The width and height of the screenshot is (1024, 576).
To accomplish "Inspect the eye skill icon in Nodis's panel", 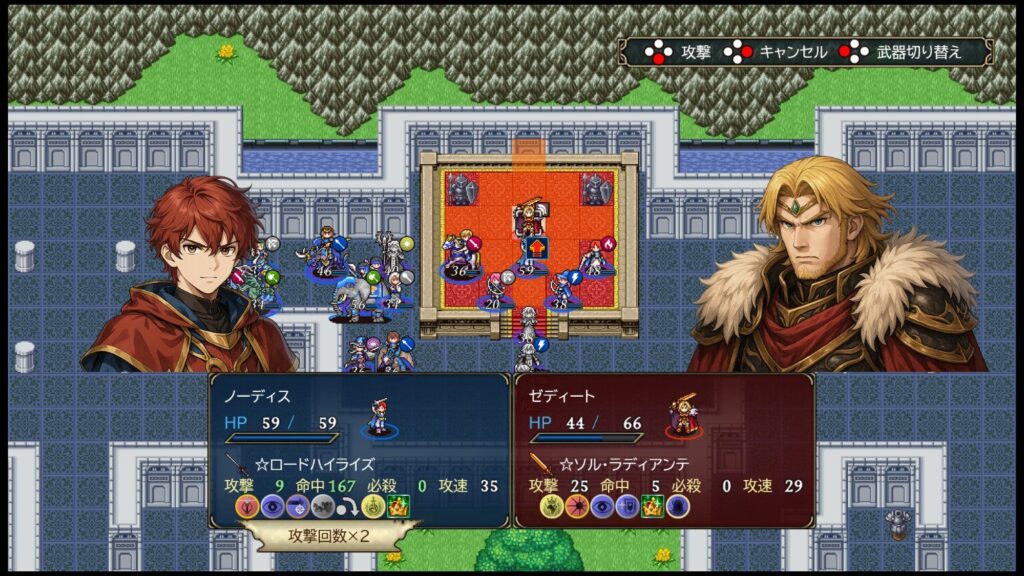I will tap(272, 507).
